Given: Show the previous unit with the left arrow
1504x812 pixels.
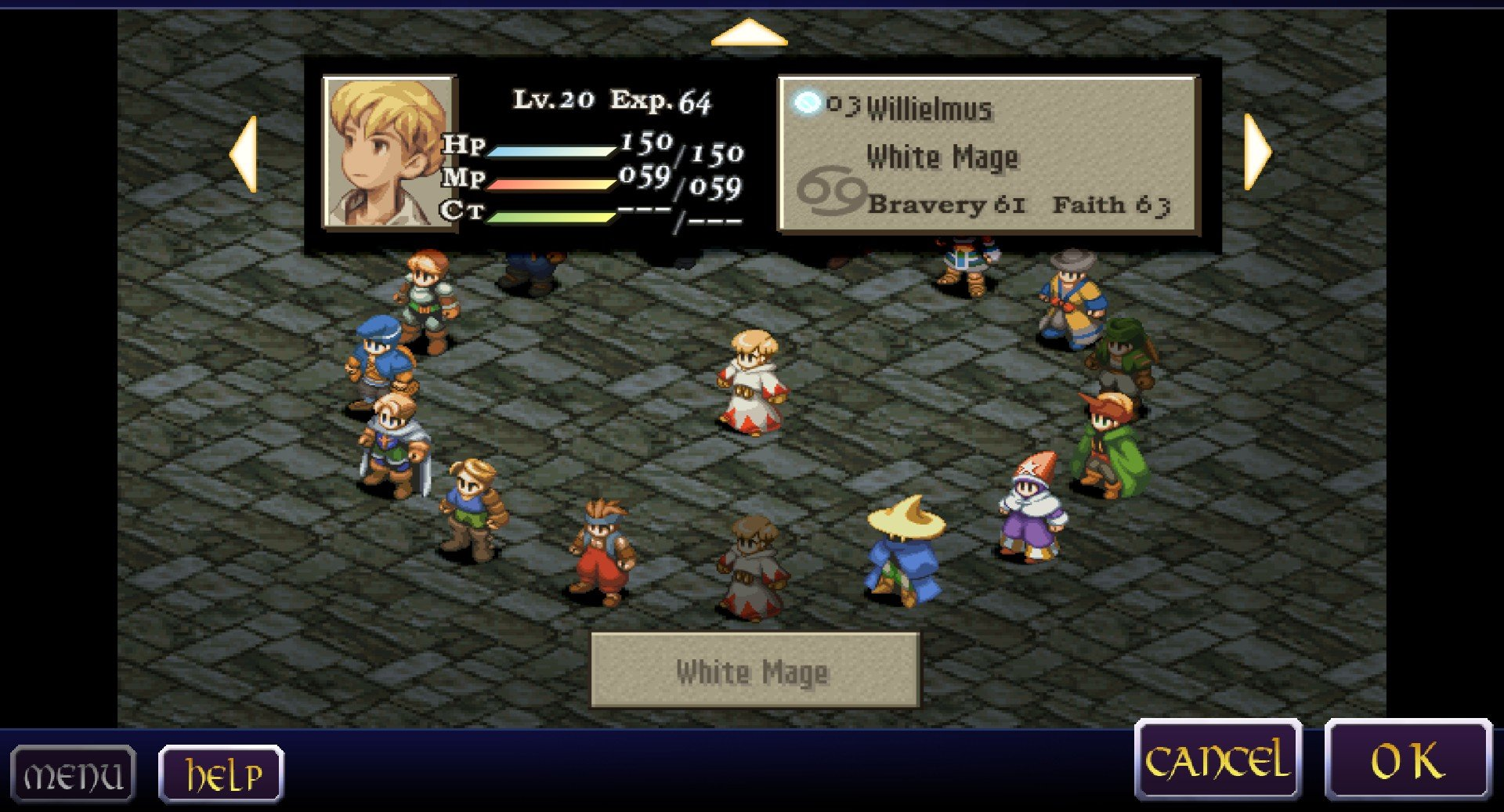Looking at the screenshot, I should [x=244, y=153].
